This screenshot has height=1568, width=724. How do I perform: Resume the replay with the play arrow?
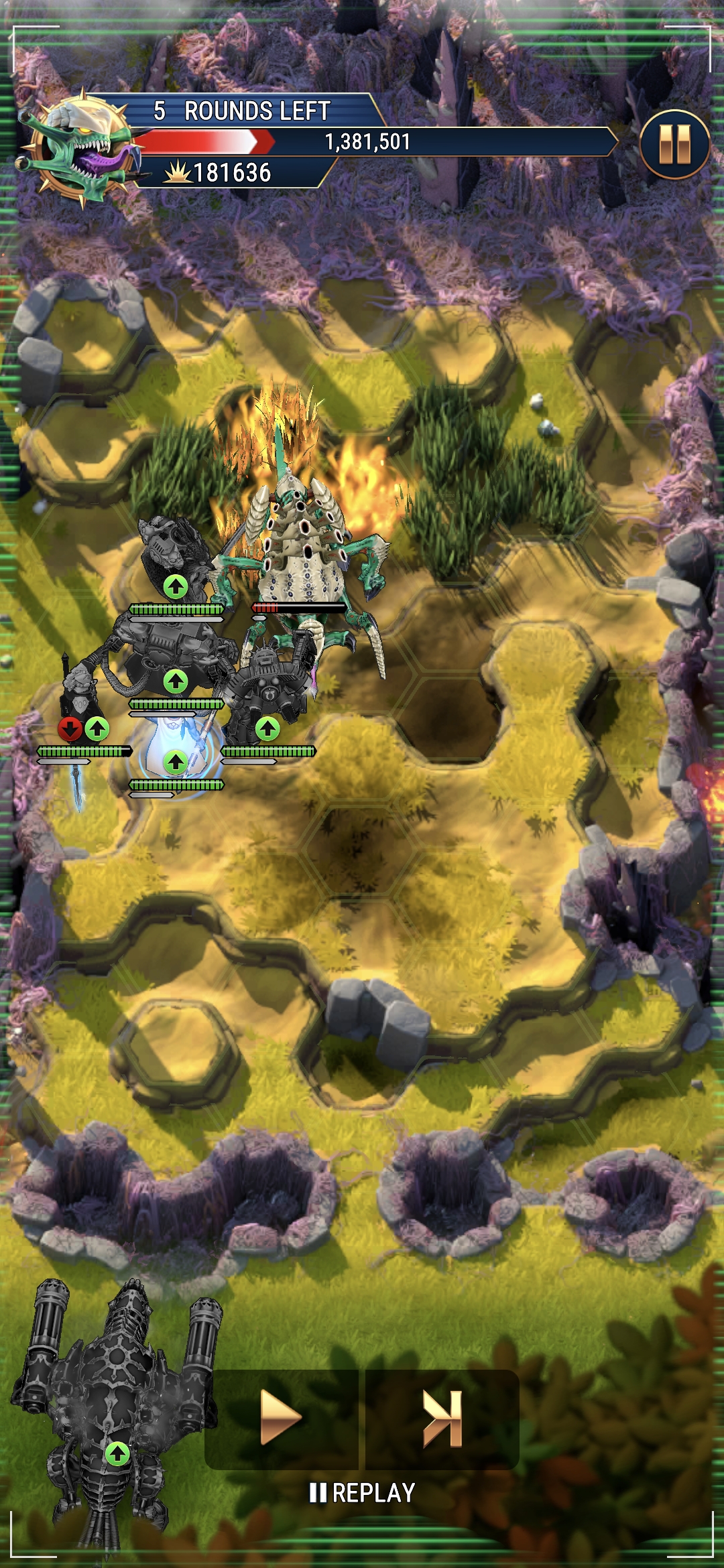(x=281, y=1418)
